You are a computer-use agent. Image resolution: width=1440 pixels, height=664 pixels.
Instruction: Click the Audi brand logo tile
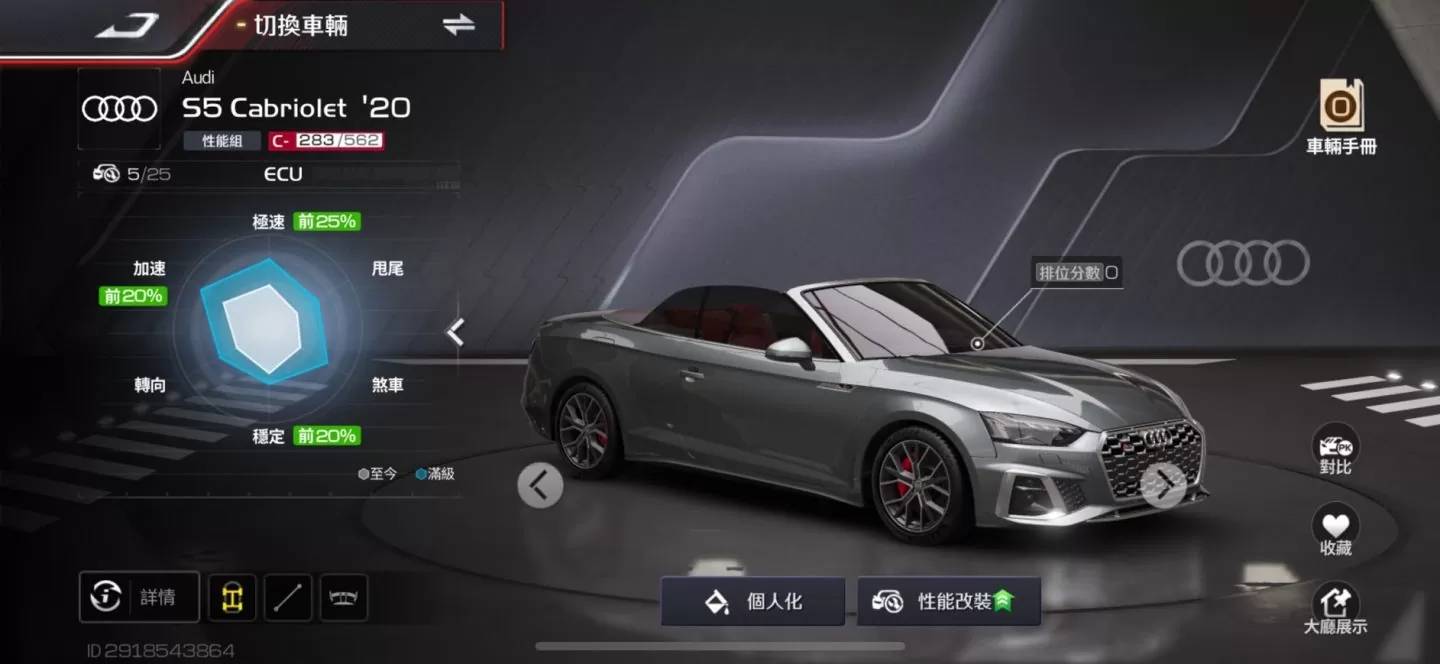(119, 109)
